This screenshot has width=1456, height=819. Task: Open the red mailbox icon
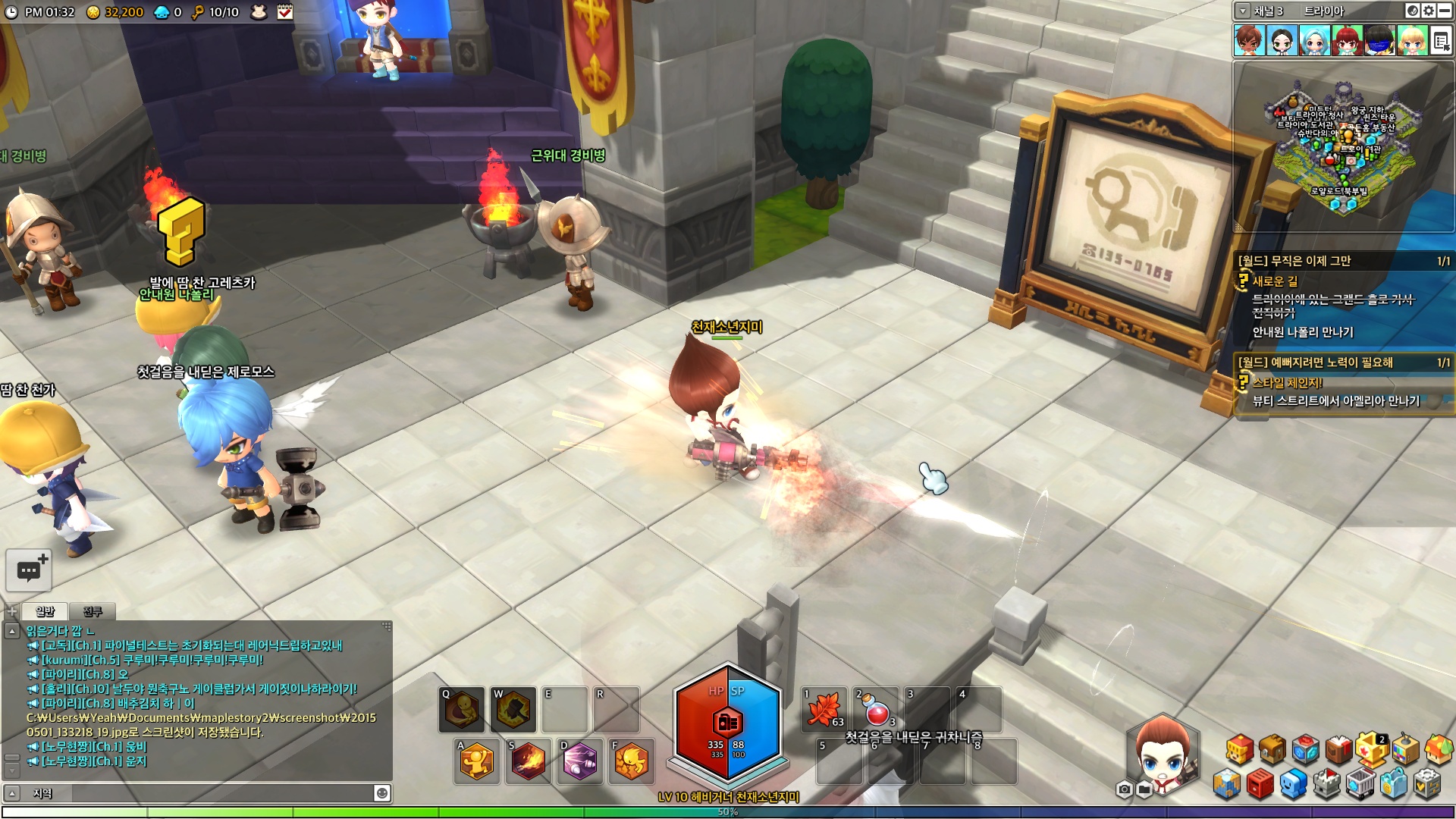(x=1260, y=784)
